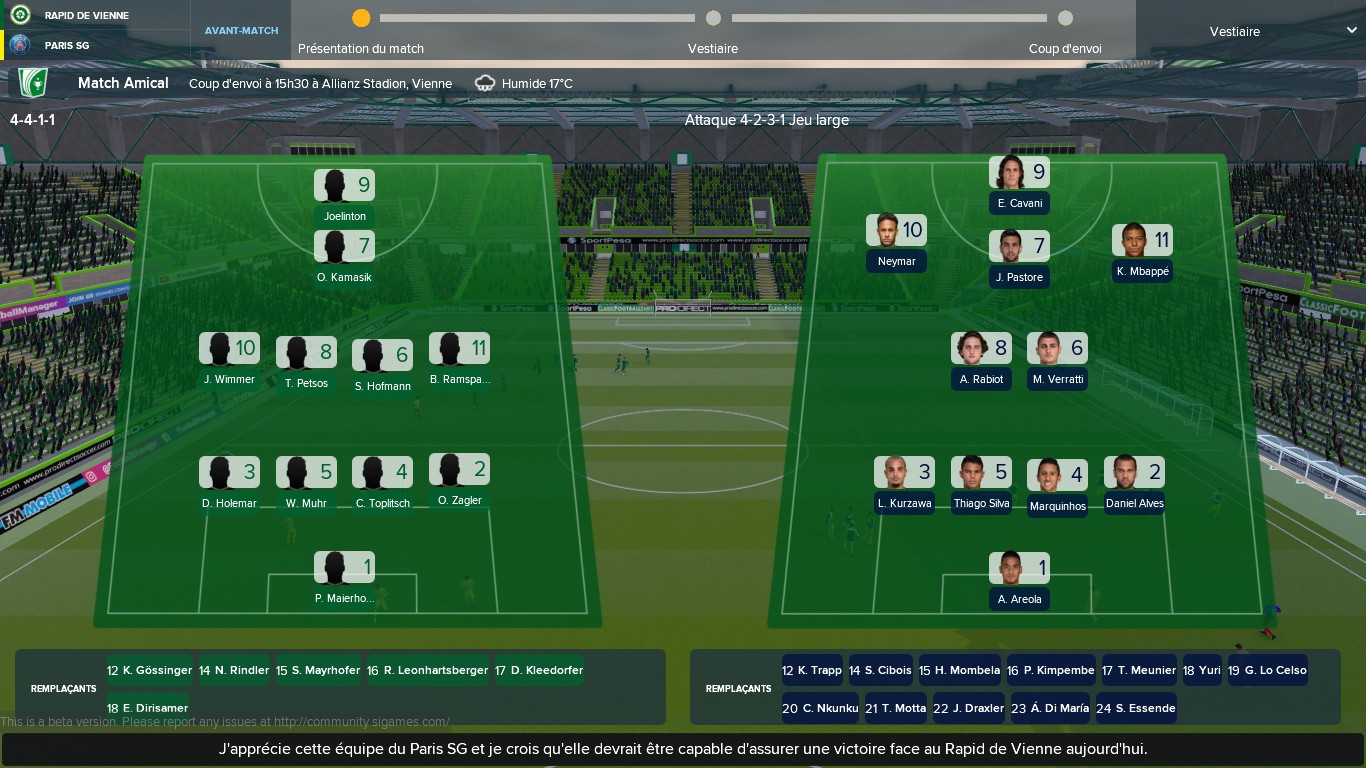Select O. Kamasik's player card
The width and height of the screenshot is (1366, 768).
tap(345, 258)
